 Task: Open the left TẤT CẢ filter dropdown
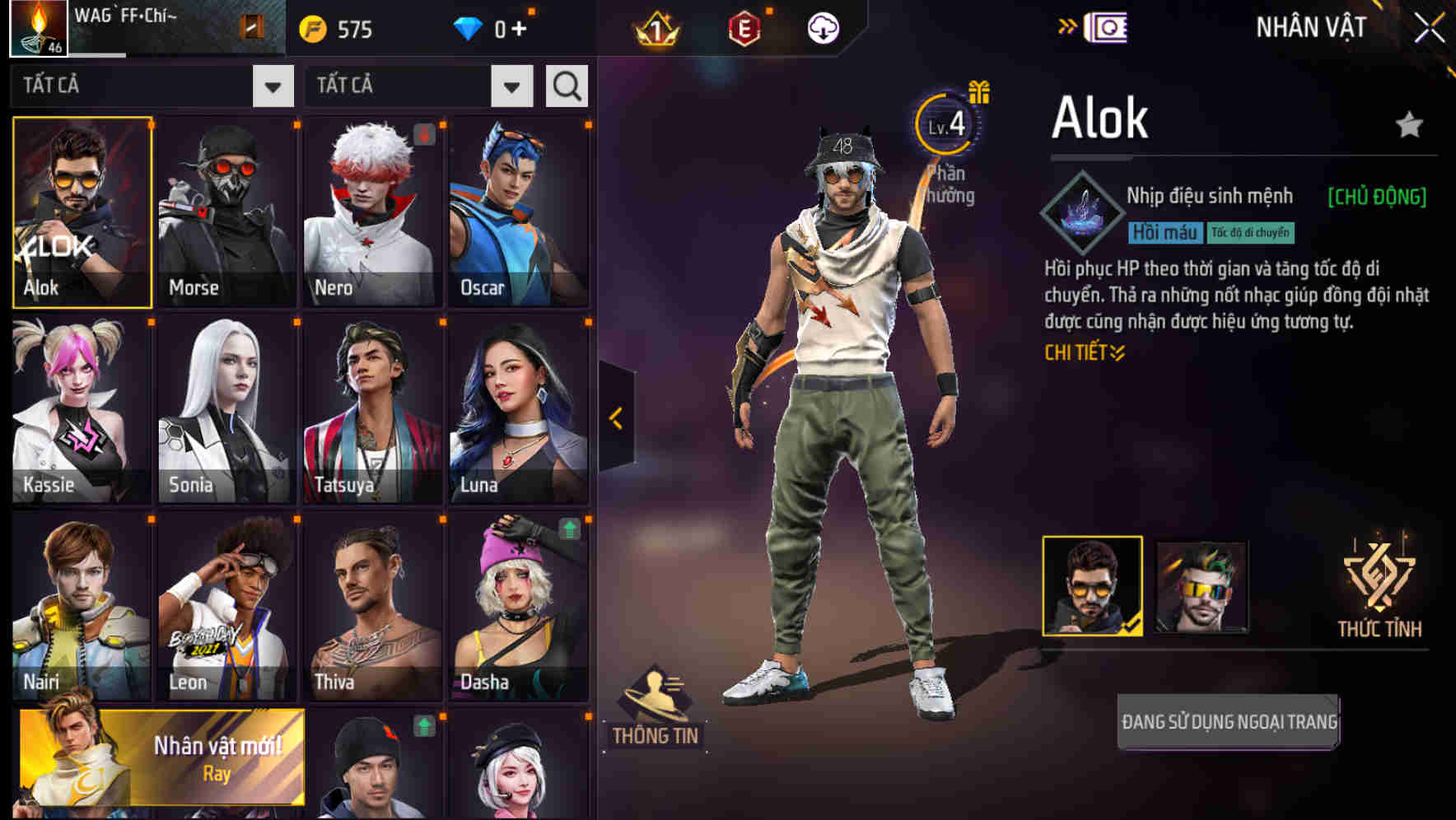click(272, 85)
